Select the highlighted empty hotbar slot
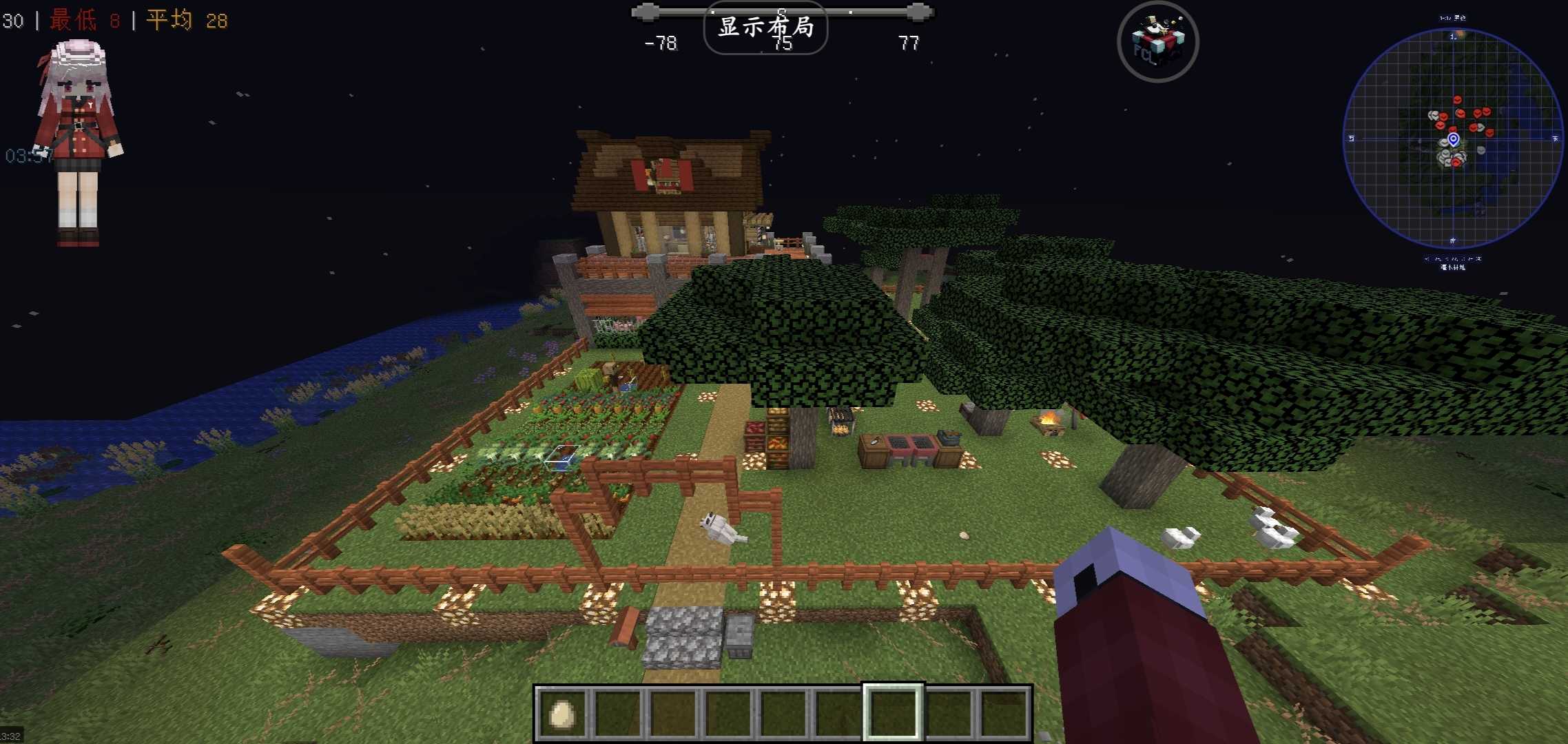Screen dimensions: 1568x744 tap(892, 714)
